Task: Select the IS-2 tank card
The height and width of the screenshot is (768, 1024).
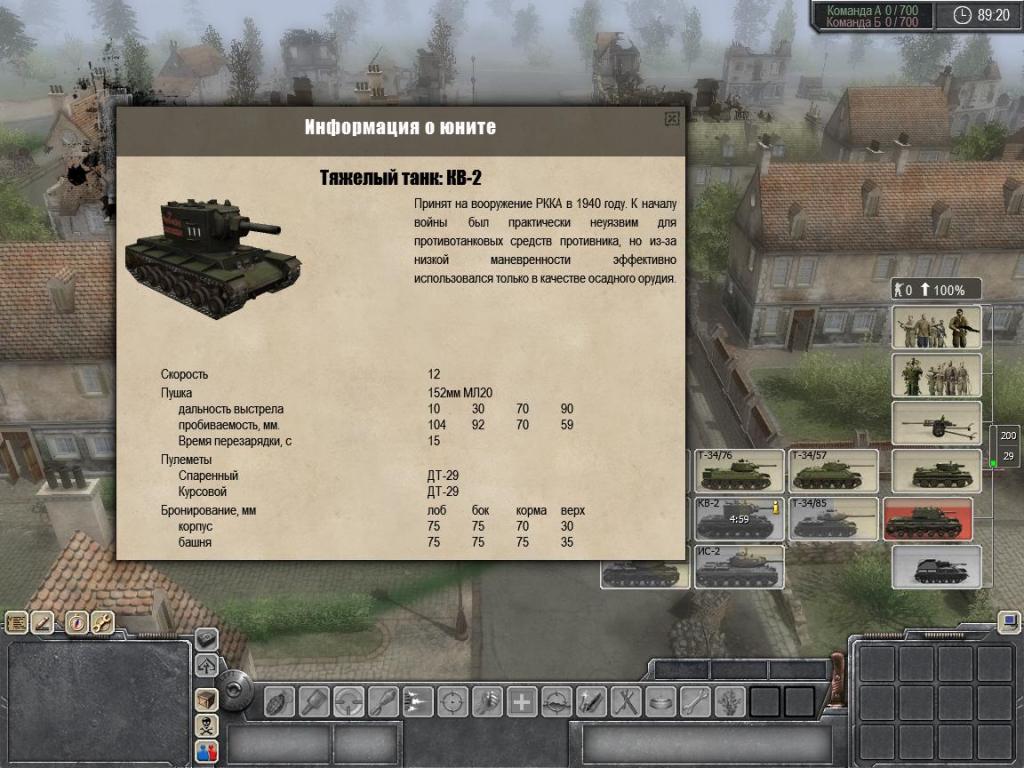Action: 738,567
